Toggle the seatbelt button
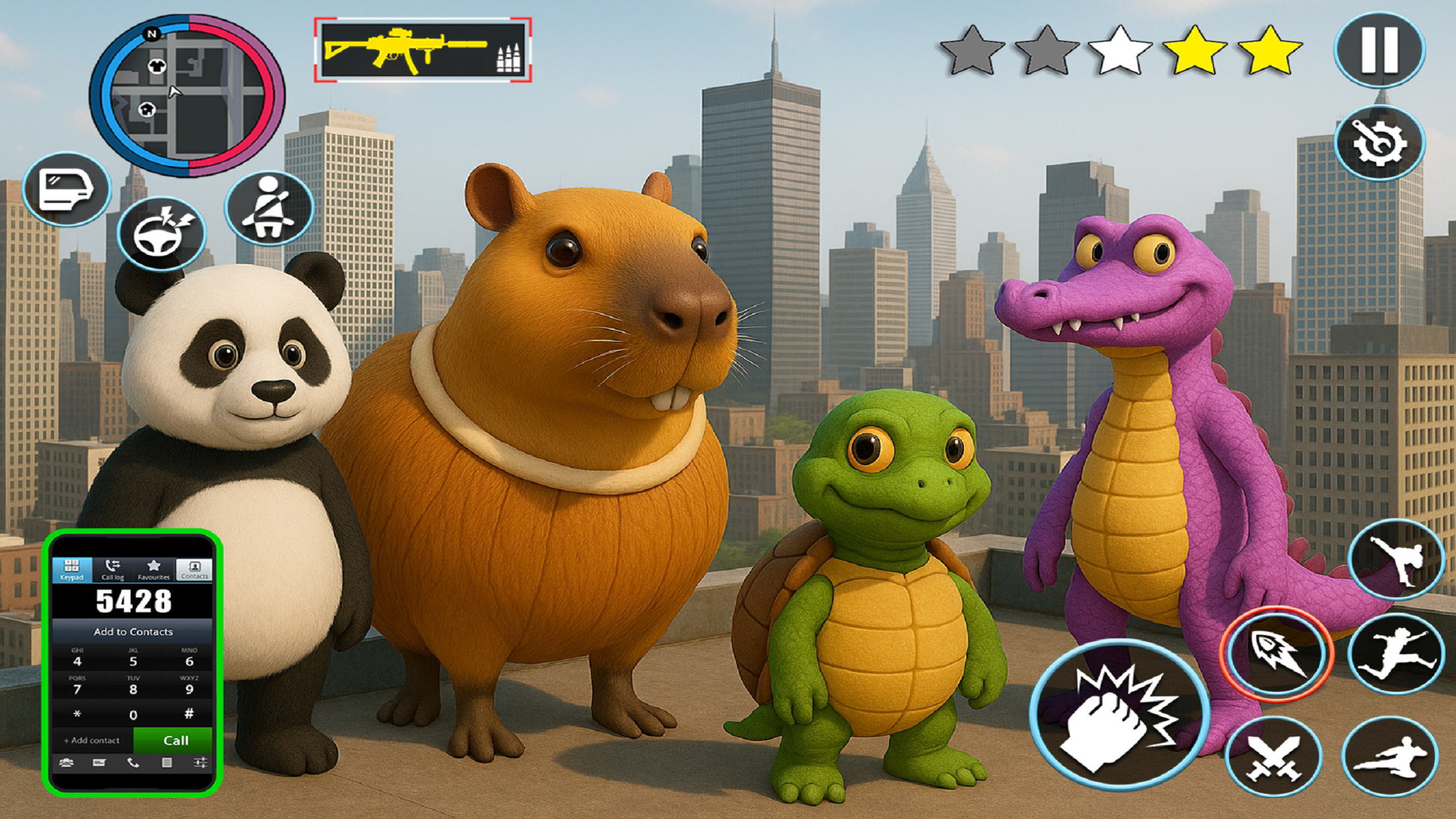Image resolution: width=1456 pixels, height=819 pixels. (269, 208)
